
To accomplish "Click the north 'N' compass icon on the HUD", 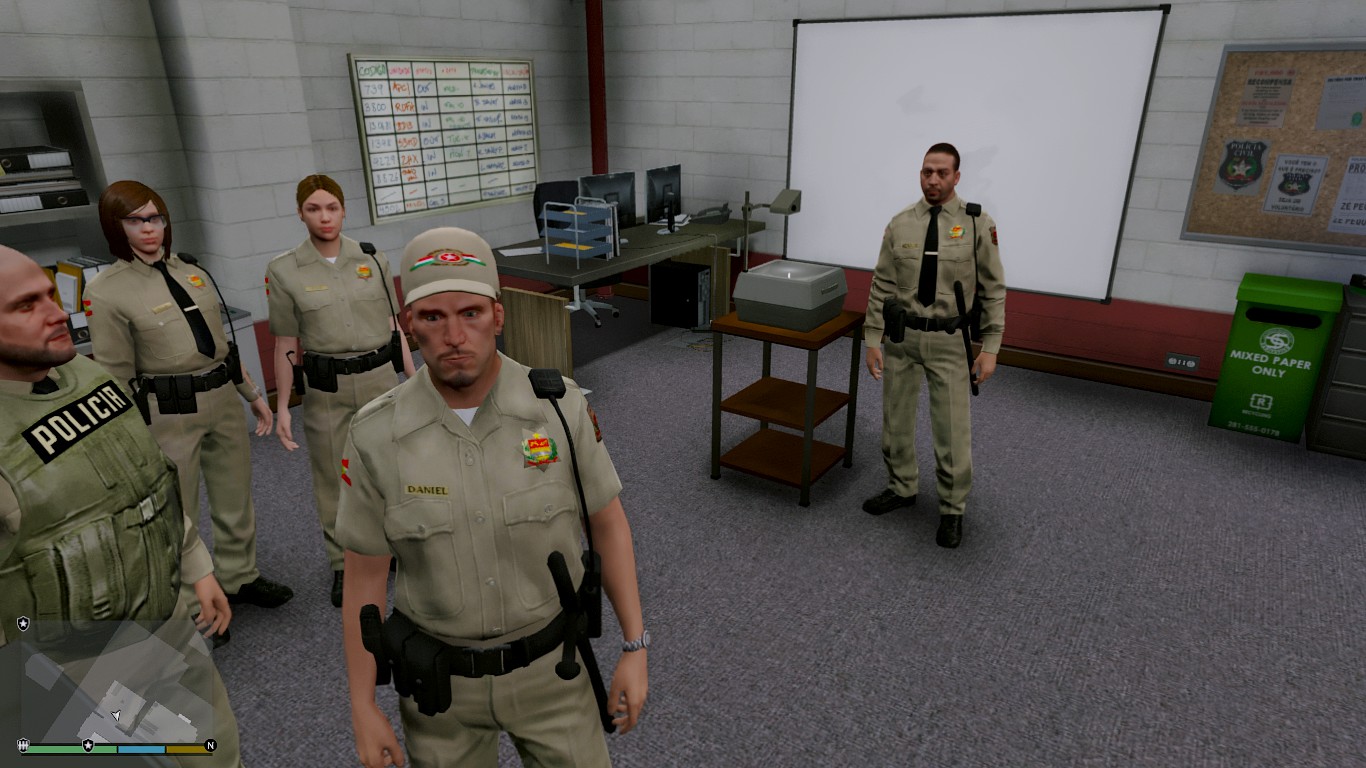I will coord(211,745).
